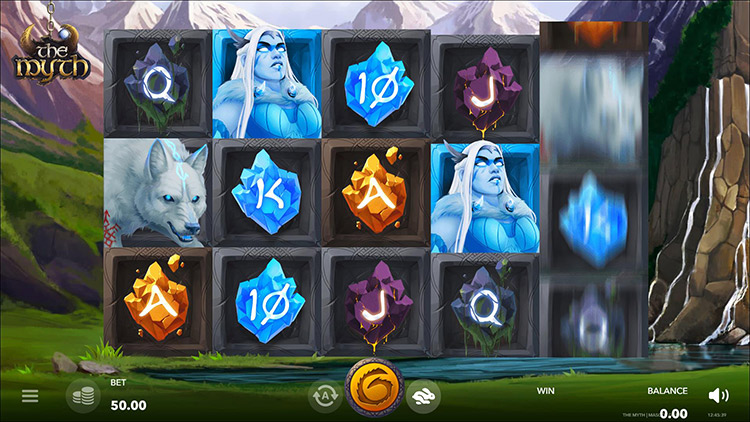
Task: Enable autoplay spins
Action: [x=325, y=397]
